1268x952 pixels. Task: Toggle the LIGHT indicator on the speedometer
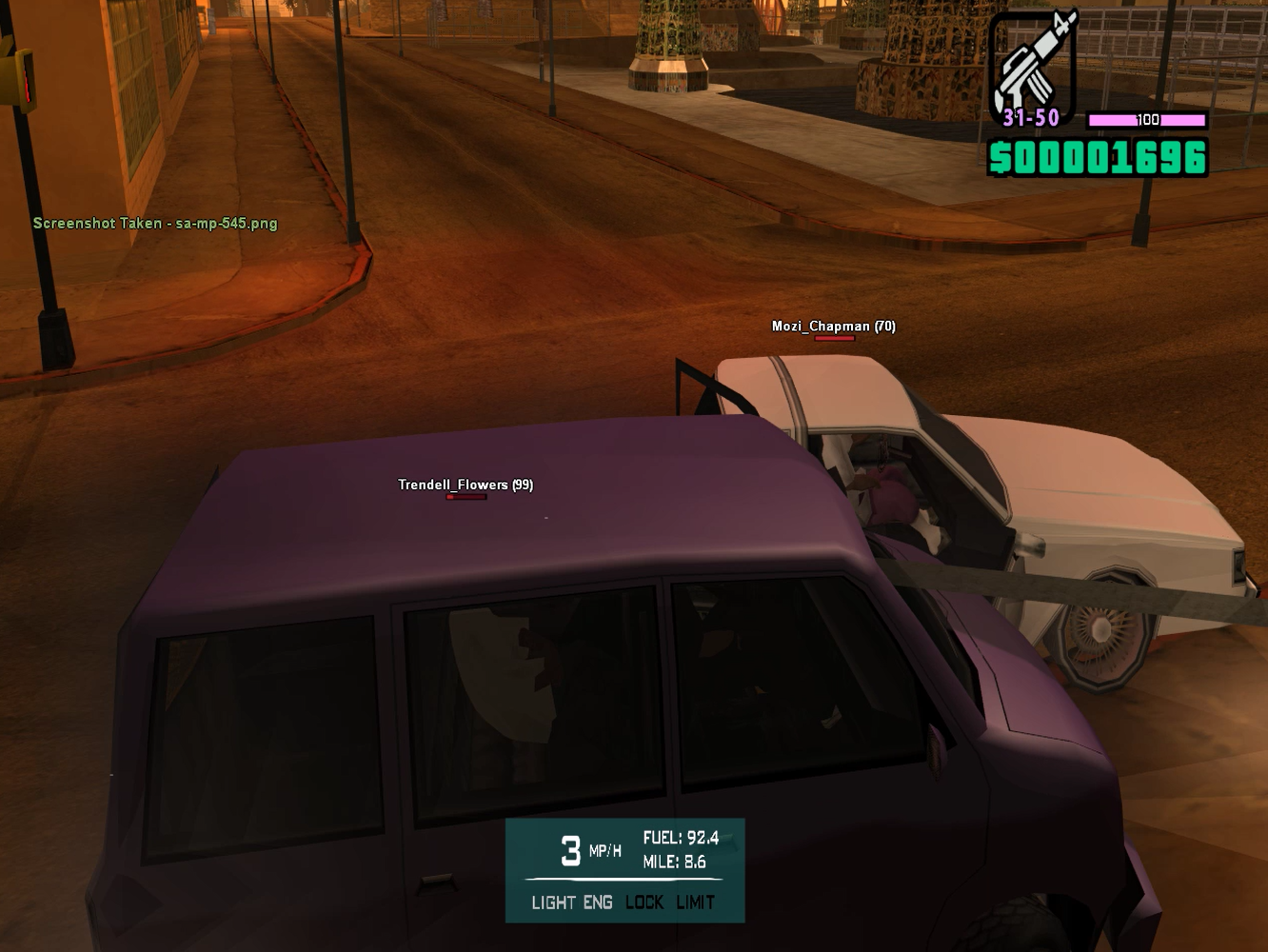(553, 902)
